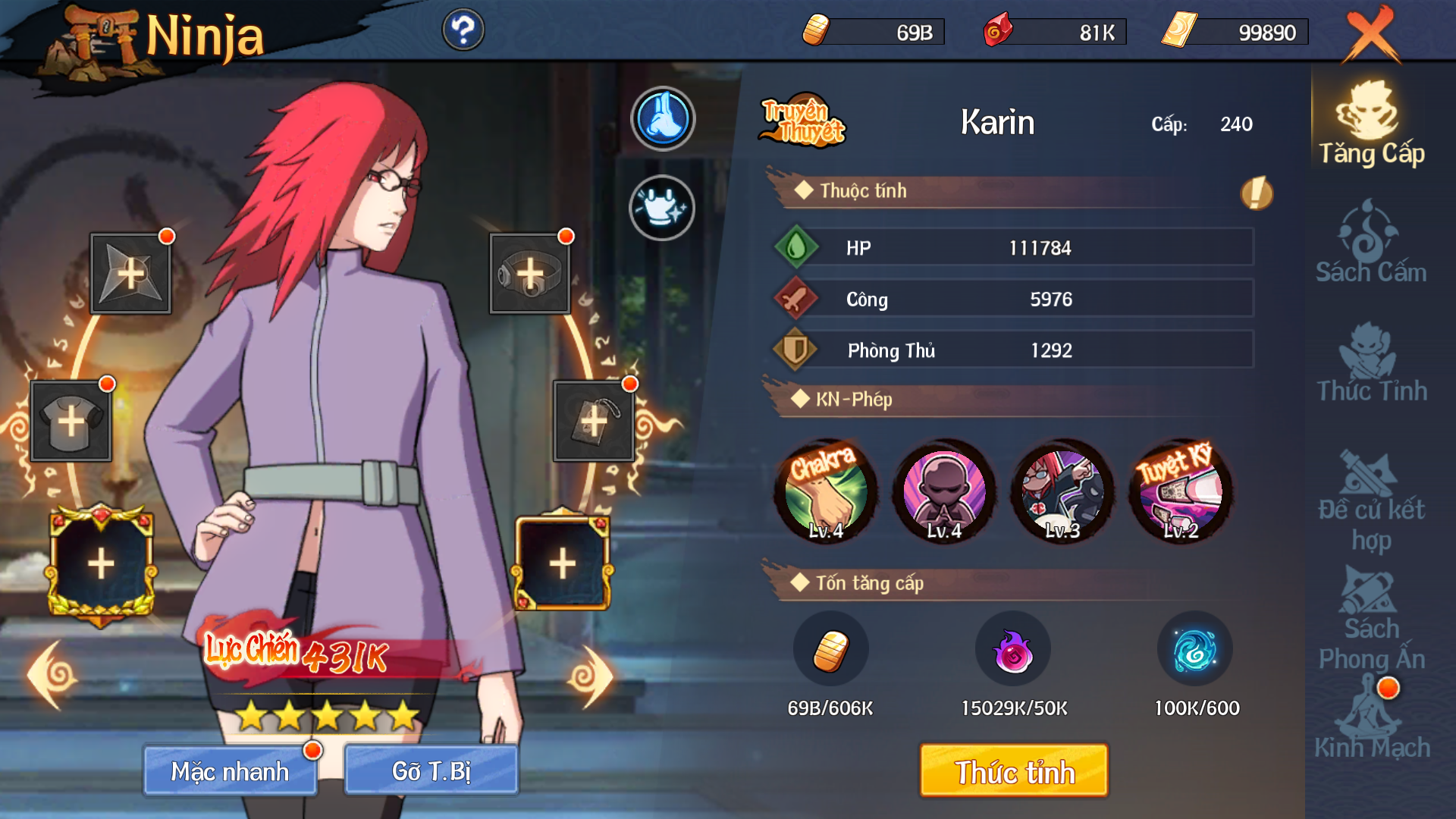Image resolution: width=1456 pixels, height=819 pixels.
Task: Close the Ninja screen with the X
Action: click(x=1370, y=34)
